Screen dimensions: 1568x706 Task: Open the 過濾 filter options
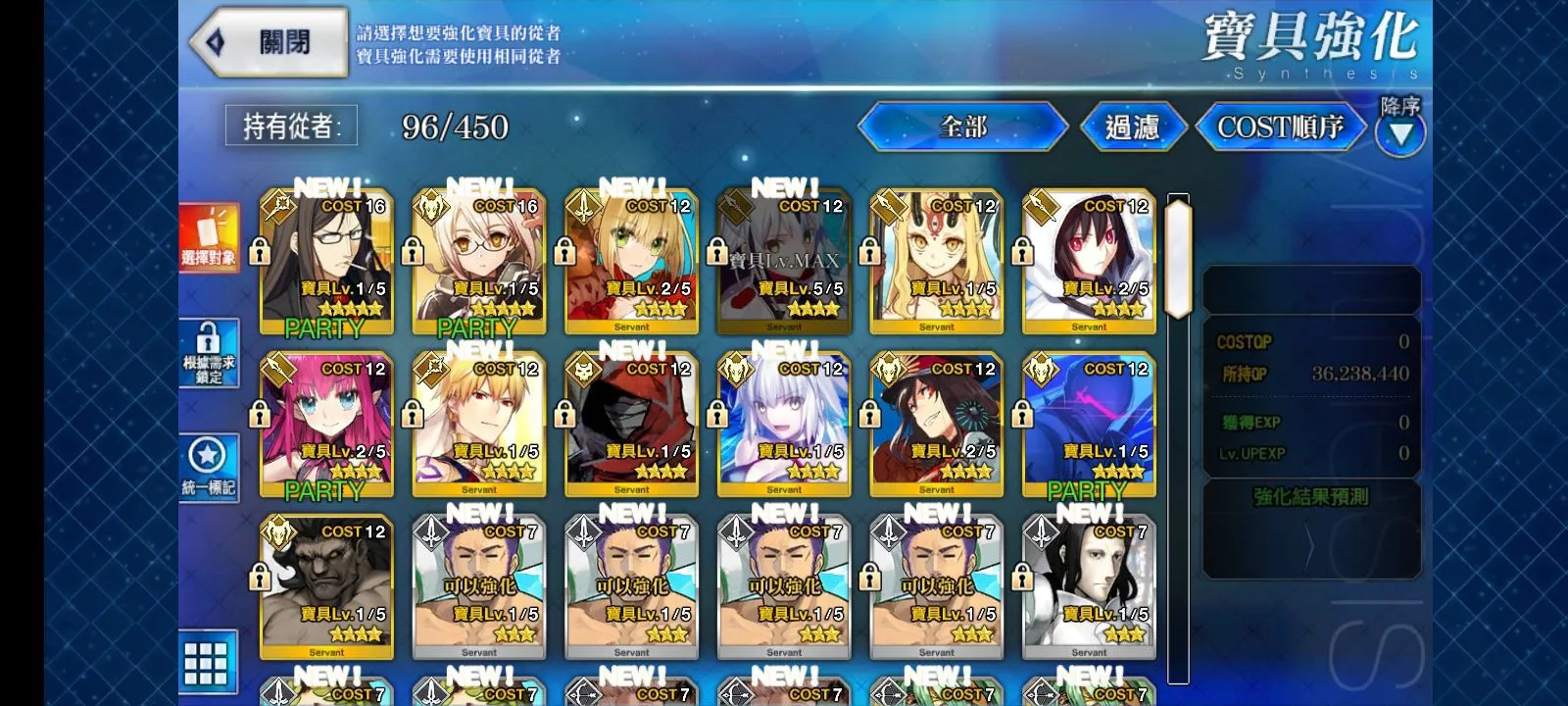click(x=1133, y=127)
